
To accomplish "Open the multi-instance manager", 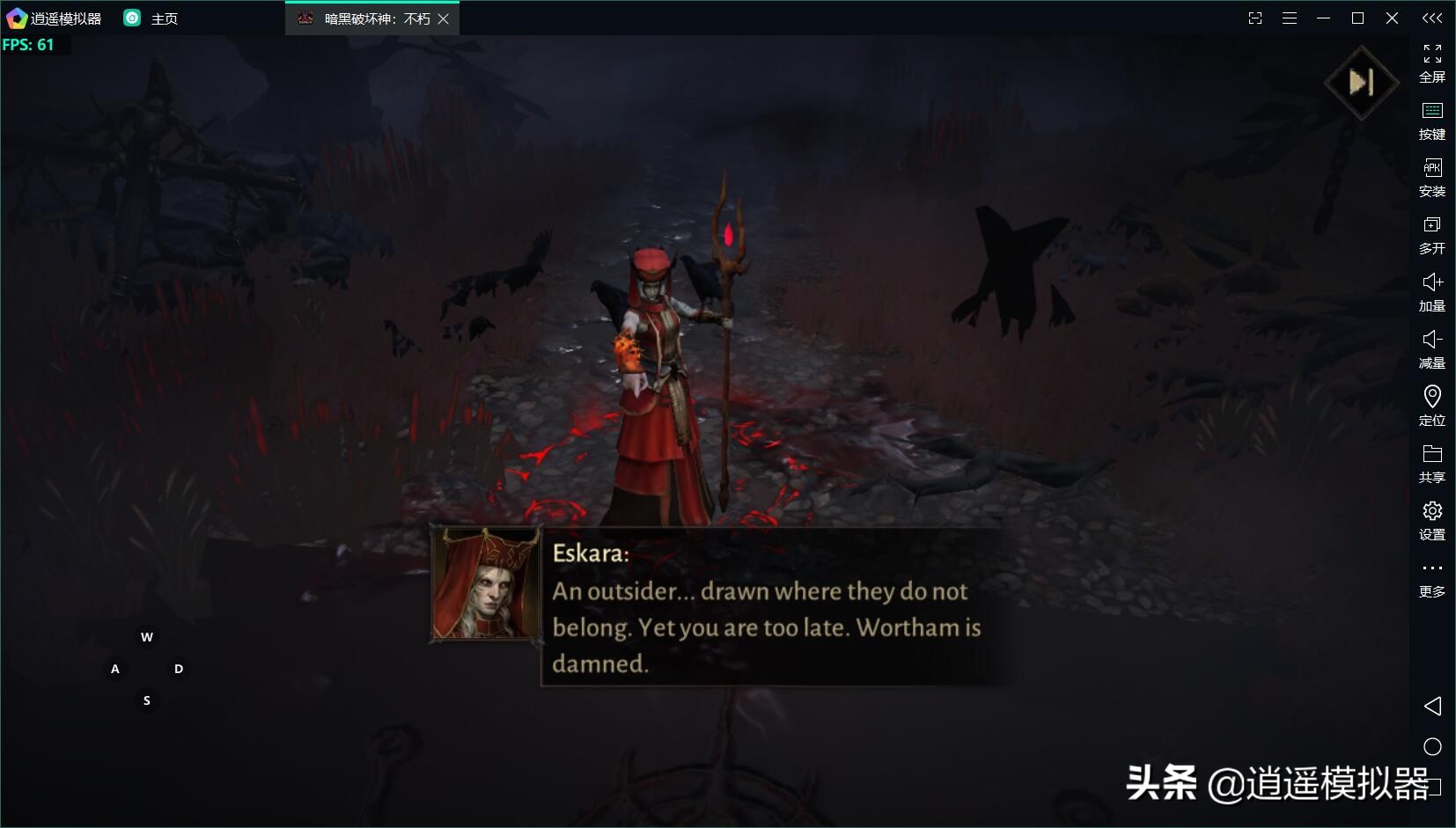I will tap(1432, 235).
